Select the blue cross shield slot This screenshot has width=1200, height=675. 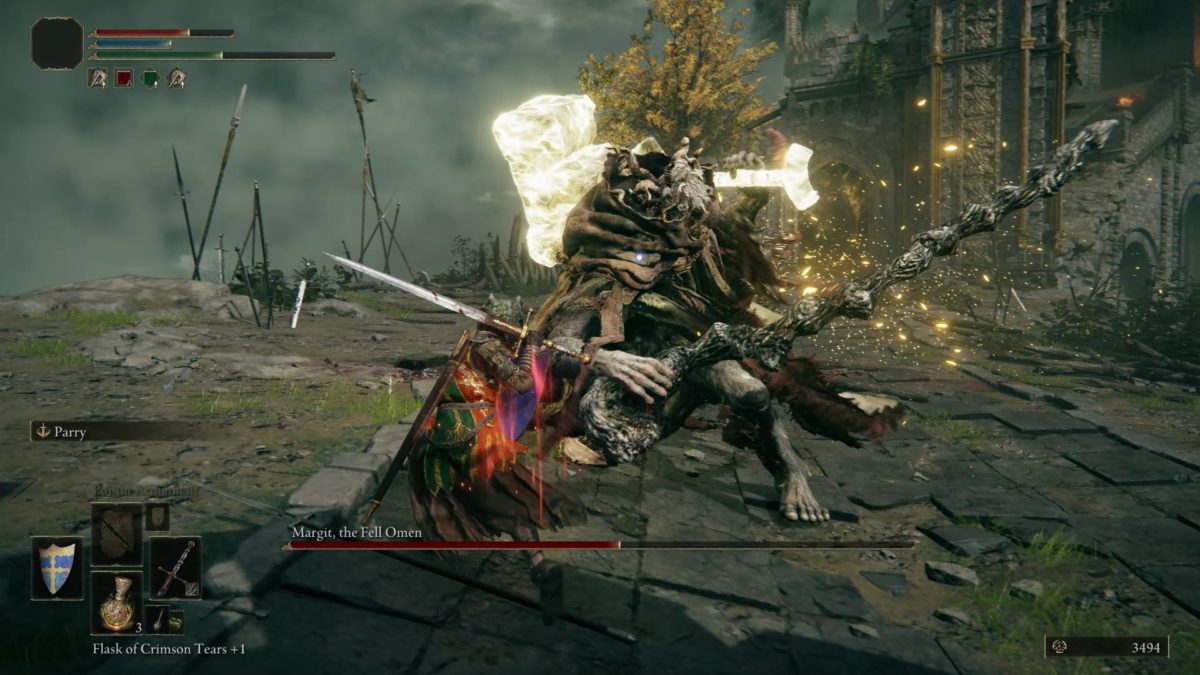click(x=57, y=568)
